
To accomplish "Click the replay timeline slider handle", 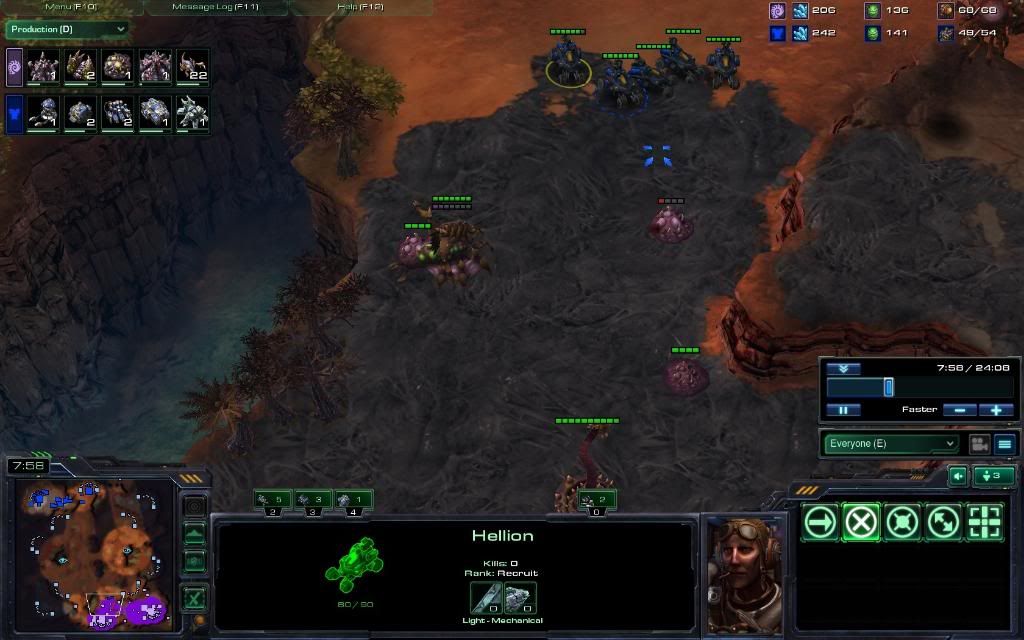I will click(x=888, y=387).
